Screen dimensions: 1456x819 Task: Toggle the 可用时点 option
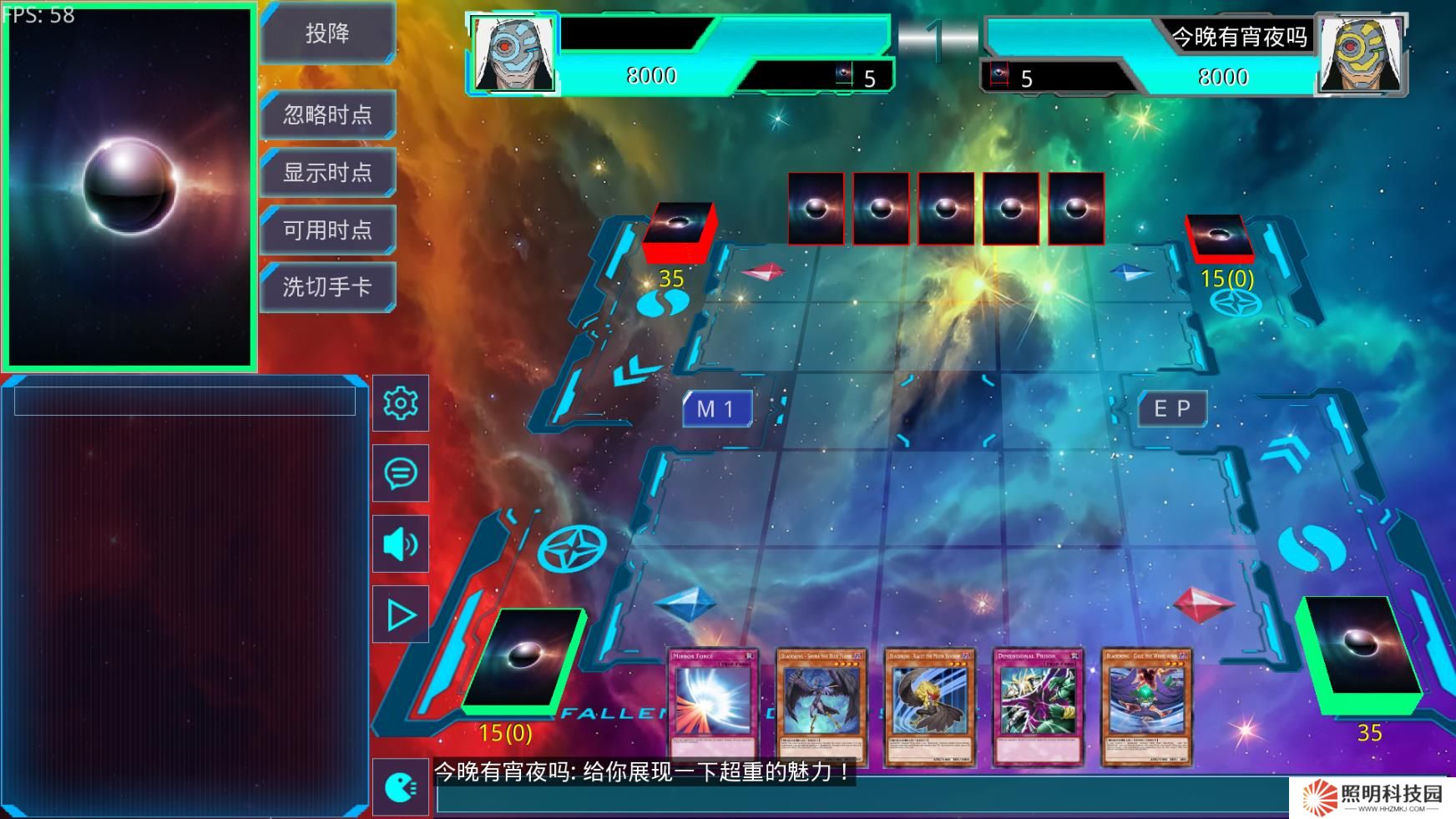(327, 230)
